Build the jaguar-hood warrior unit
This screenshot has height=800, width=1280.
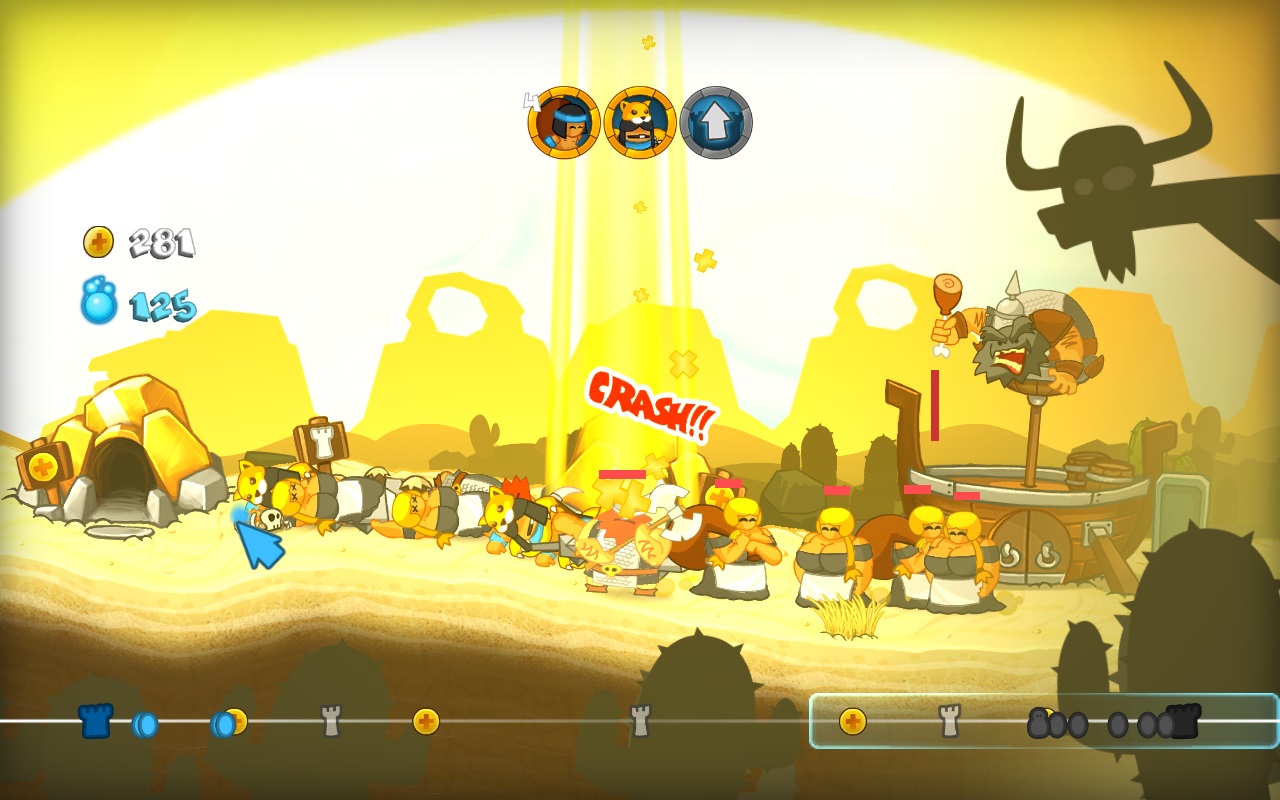pos(640,122)
